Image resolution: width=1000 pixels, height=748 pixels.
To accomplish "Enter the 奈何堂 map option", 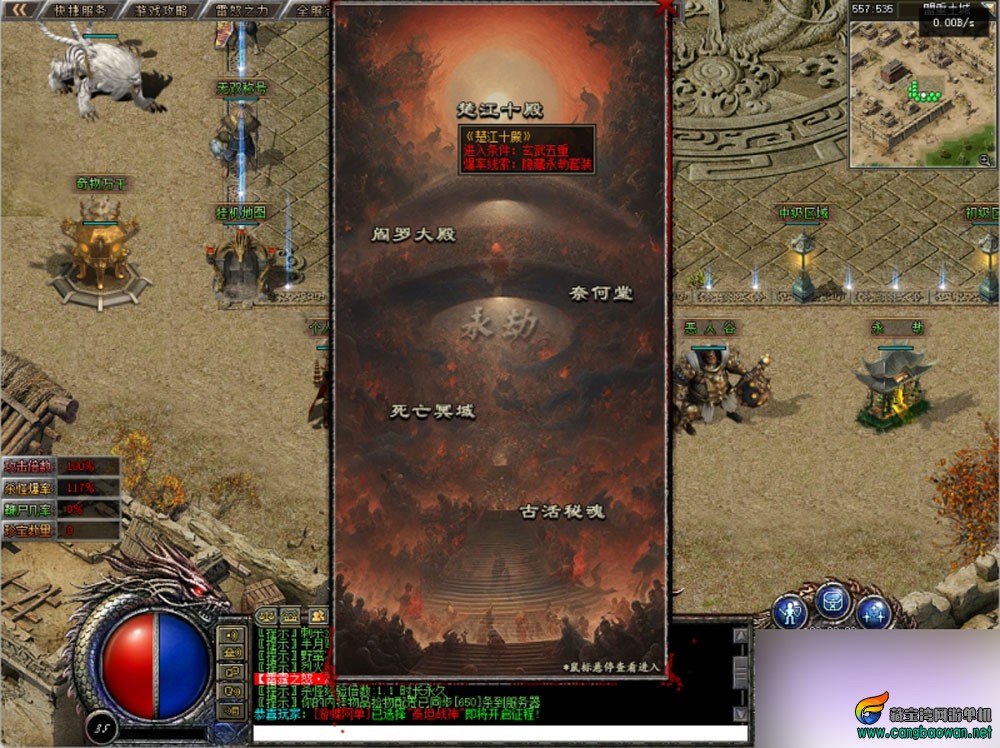I will [x=600, y=293].
